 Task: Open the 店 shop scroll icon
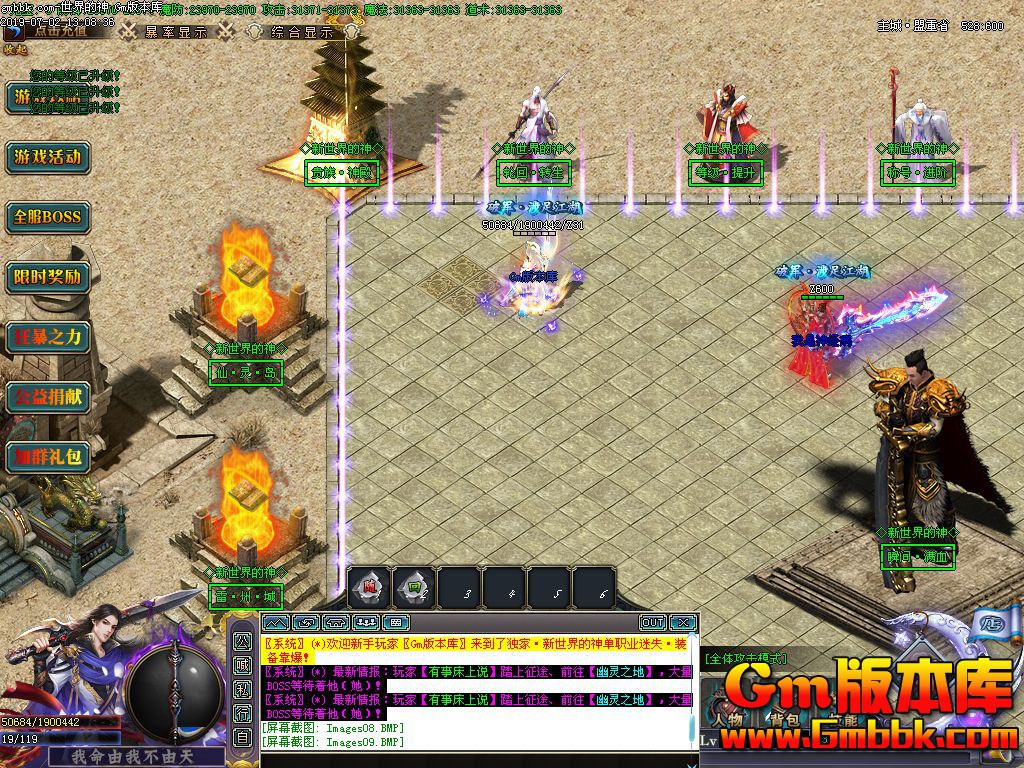point(966,624)
